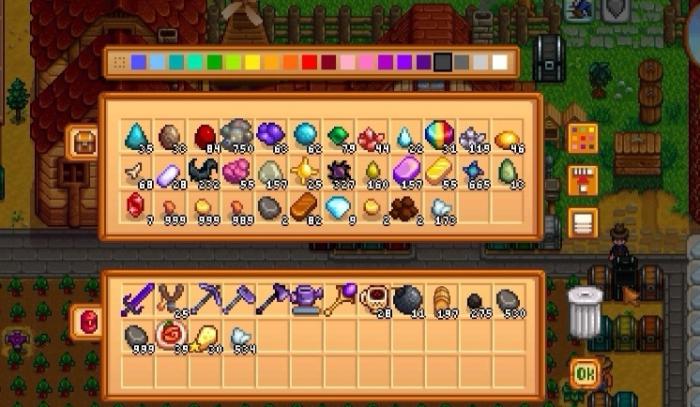Pick the bright red color swatch
The image size is (700, 407).
tap(308, 63)
